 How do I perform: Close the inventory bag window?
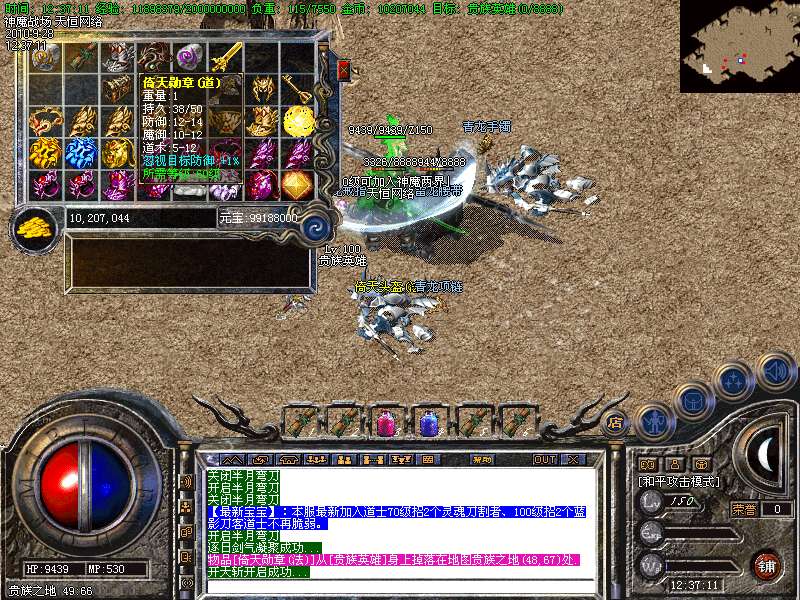343,70
